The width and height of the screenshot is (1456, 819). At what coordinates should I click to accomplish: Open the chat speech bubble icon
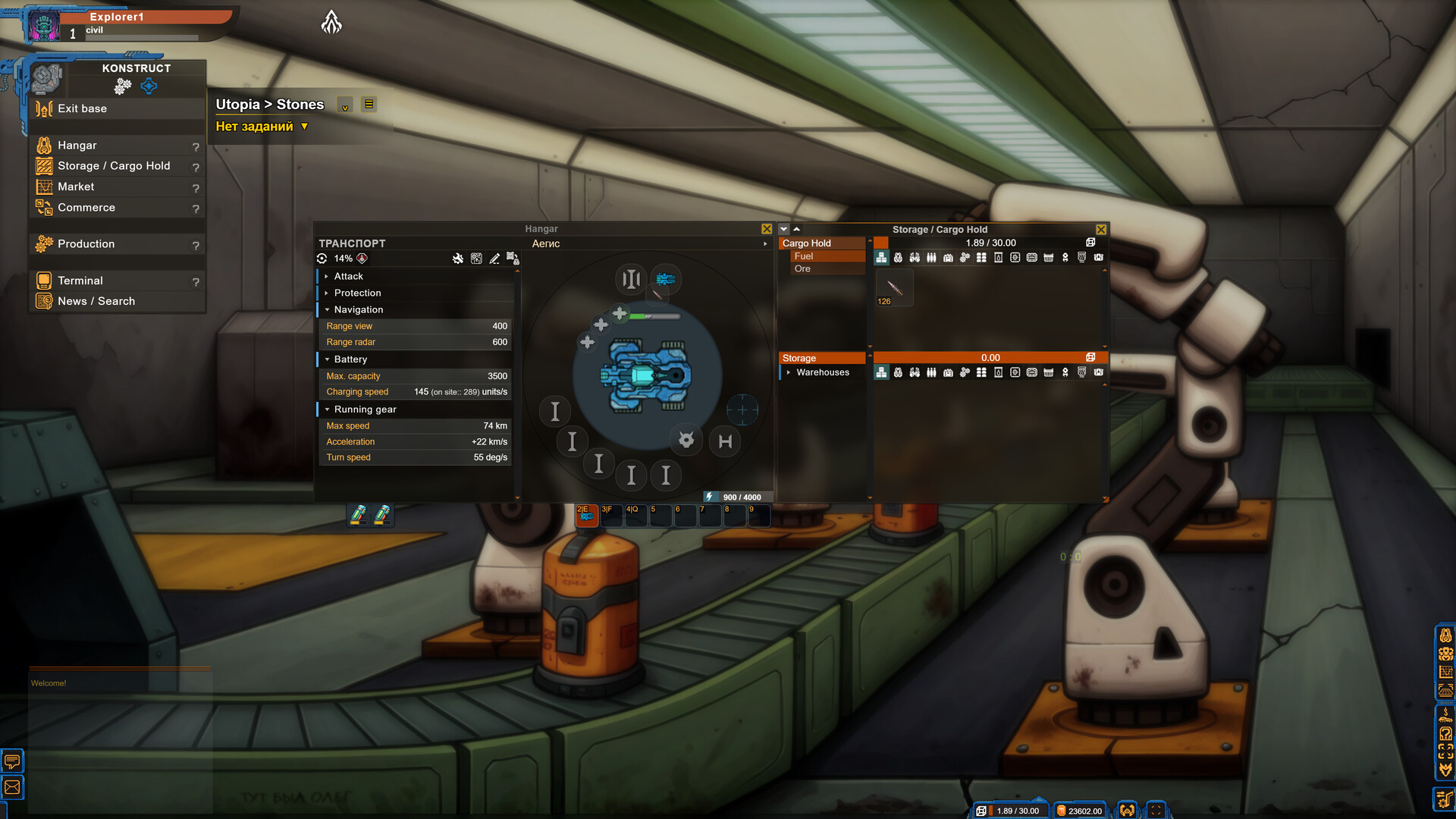13,761
